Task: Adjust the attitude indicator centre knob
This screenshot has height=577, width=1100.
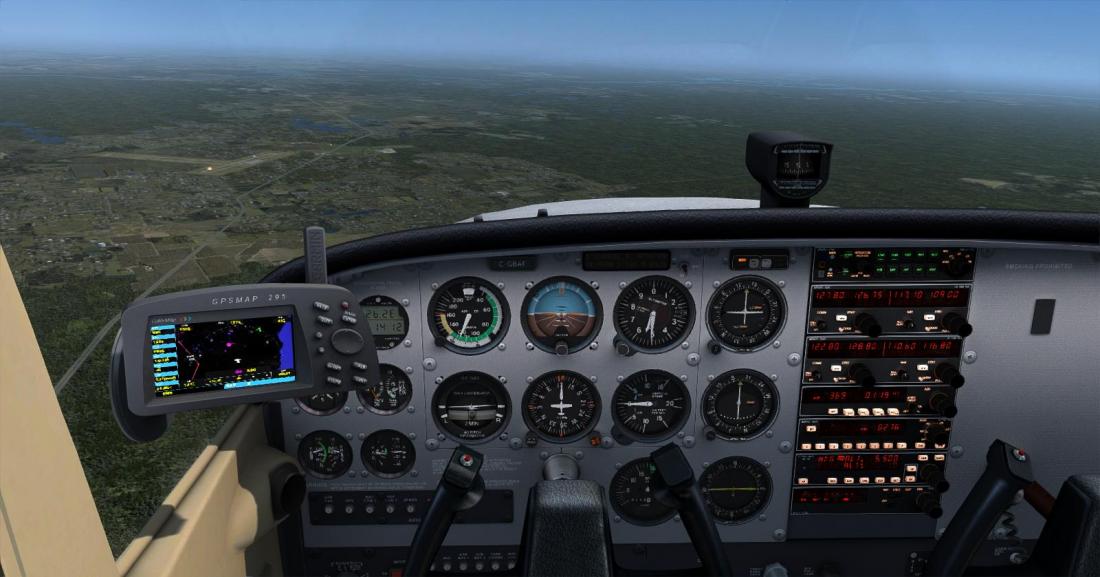Action: (x=562, y=347)
